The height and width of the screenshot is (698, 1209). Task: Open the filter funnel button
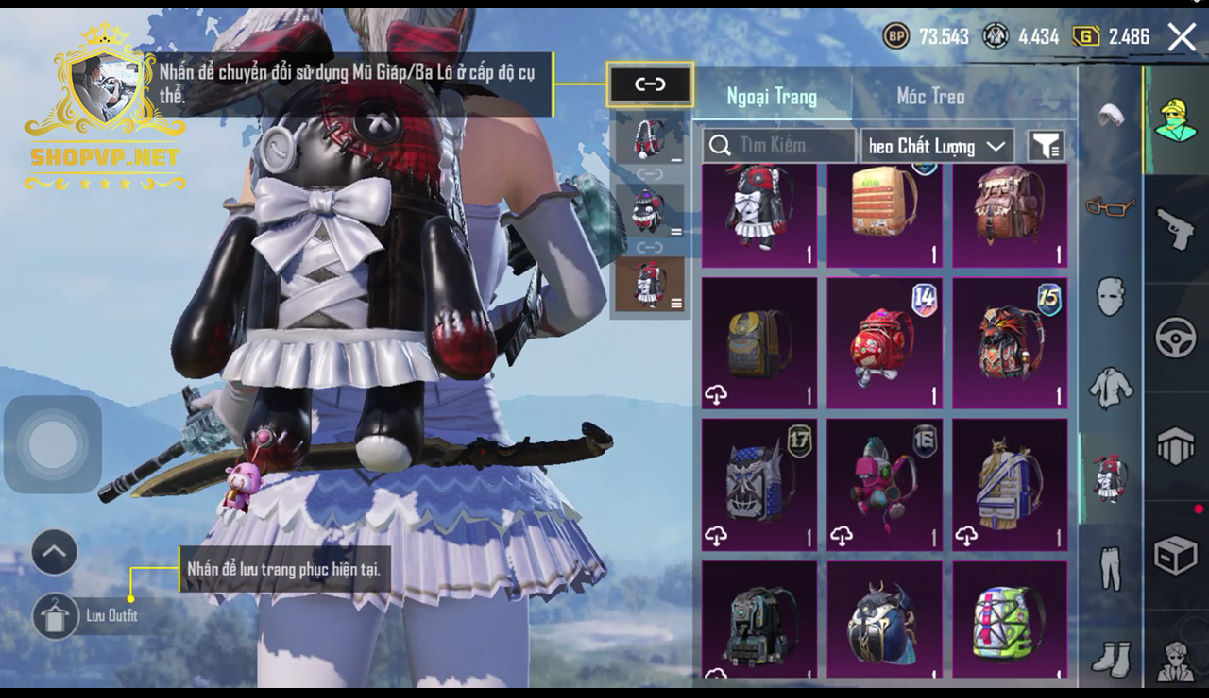pyautogui.click(x=1045, y=146)
